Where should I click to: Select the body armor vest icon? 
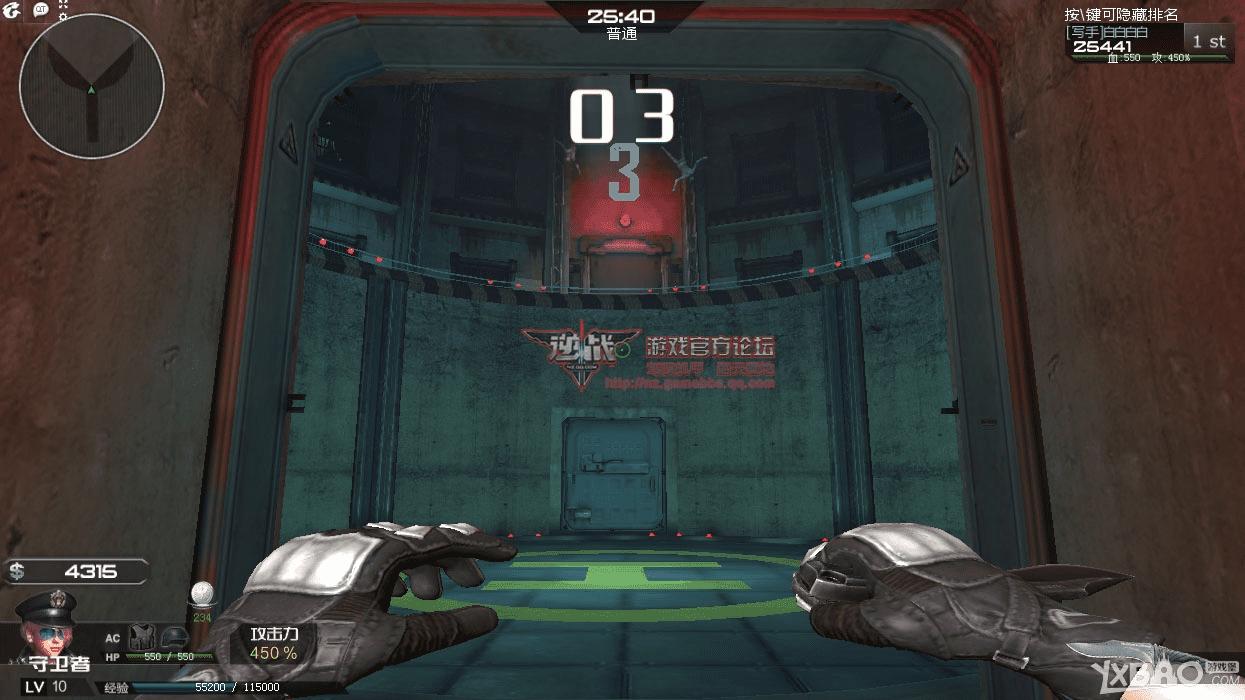click(141, 637)
